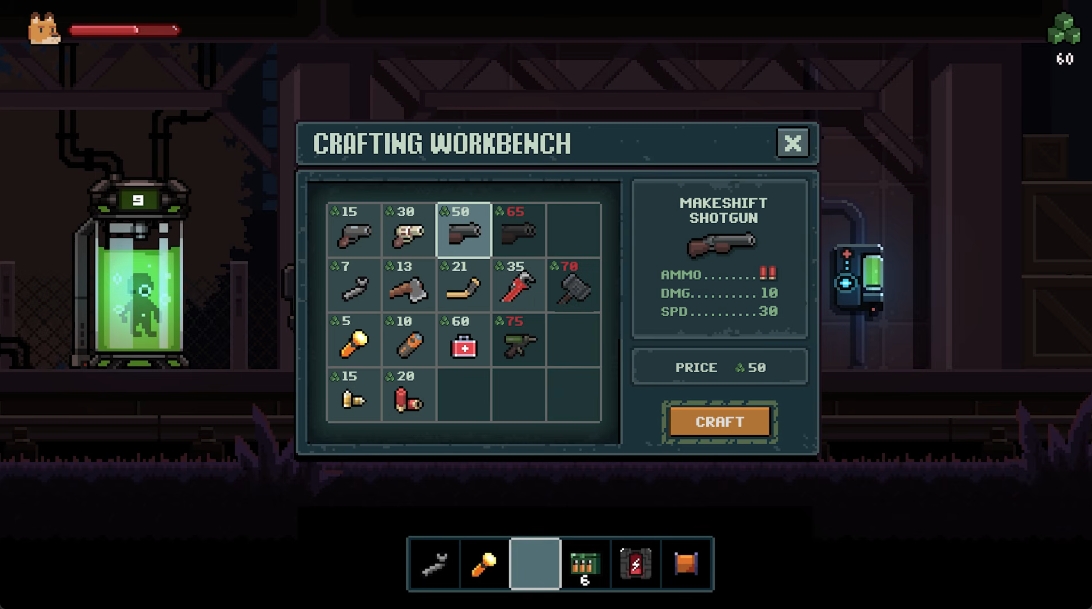1092x609 pixels.
Task: Select the red battery hotbar slot
Action: (636, 564)
